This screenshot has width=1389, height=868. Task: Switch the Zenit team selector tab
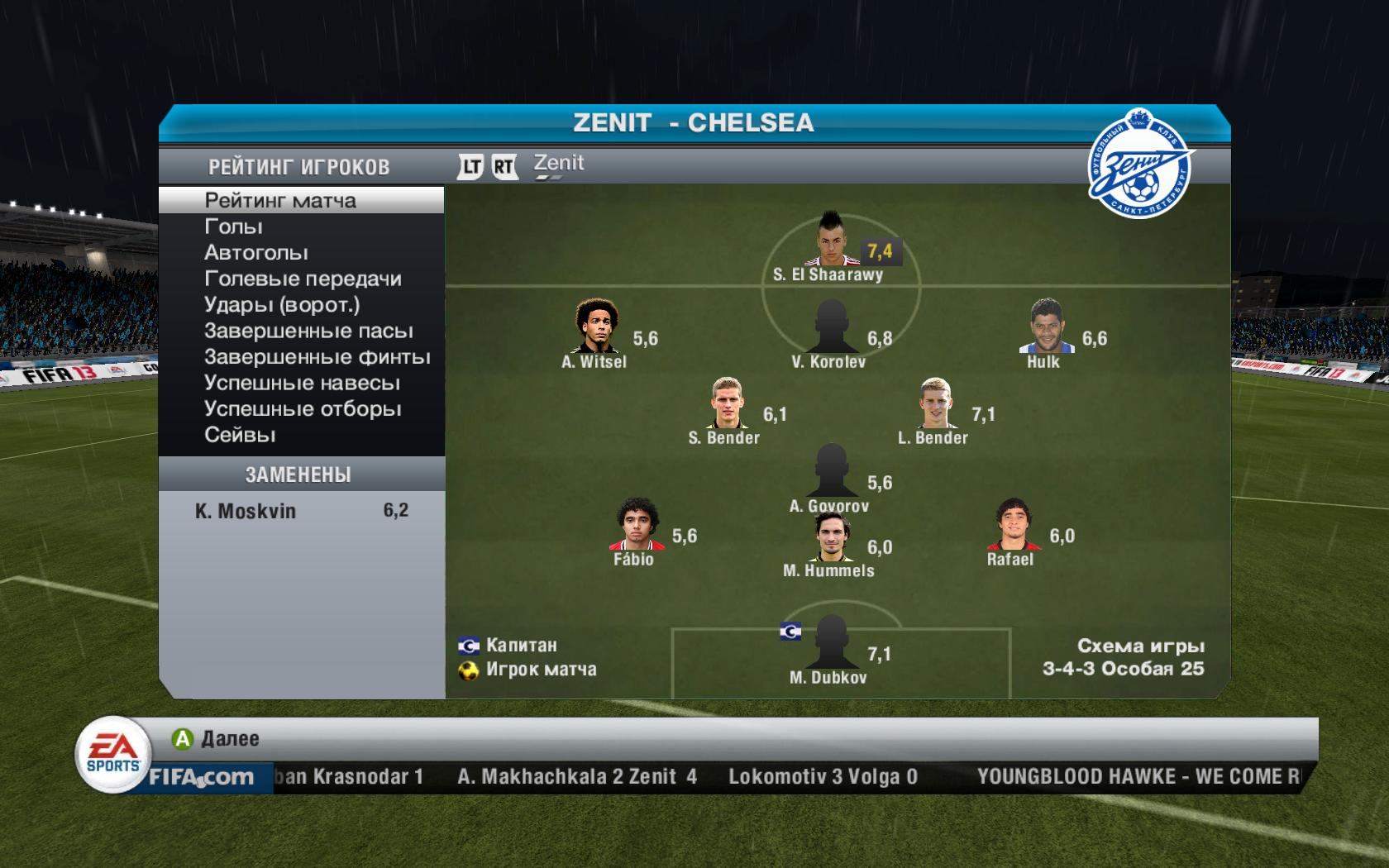tap(559, 165)
